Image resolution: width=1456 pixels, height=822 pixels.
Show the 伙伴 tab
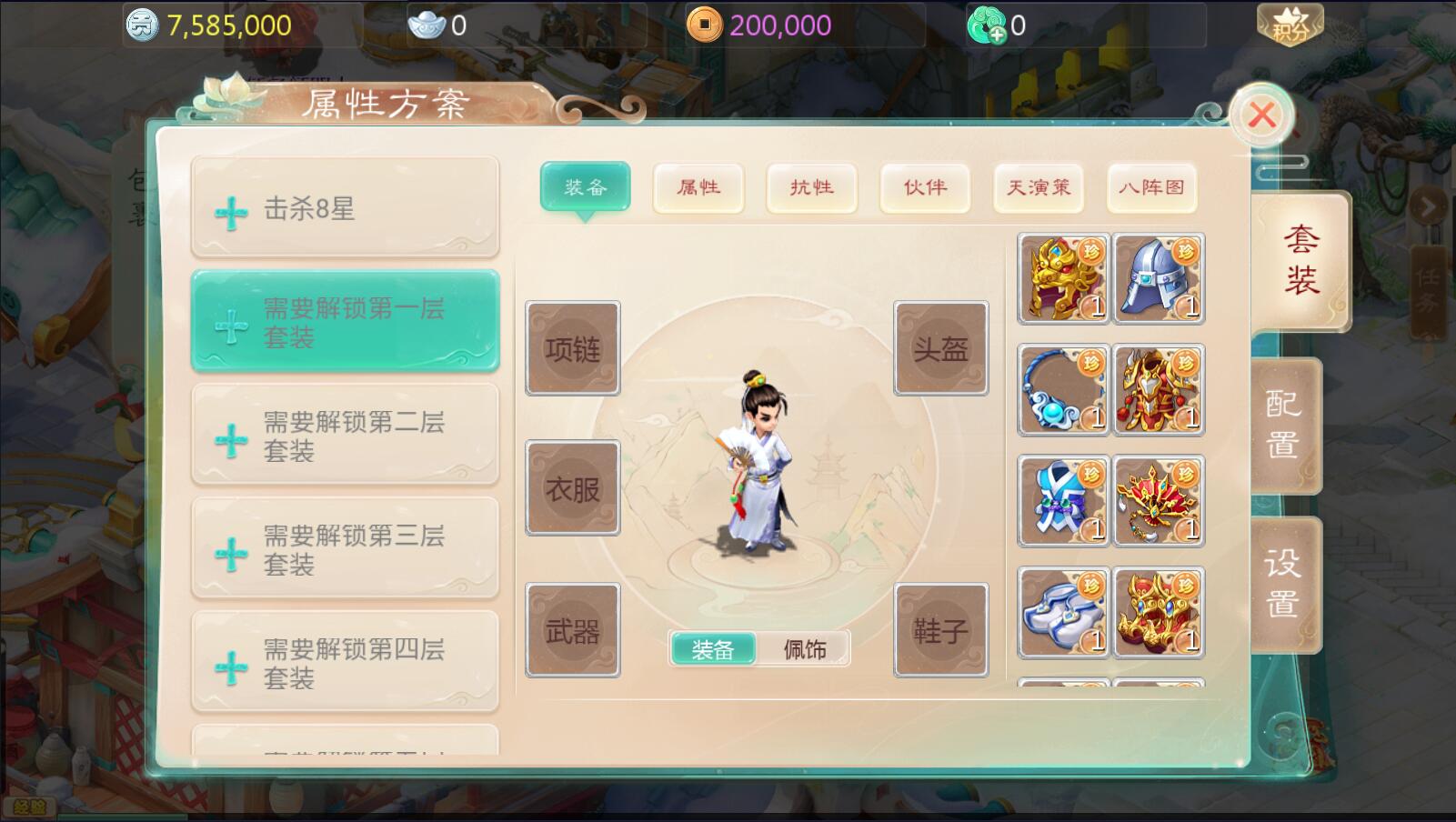pyautogui.click(x=925, y=187)
